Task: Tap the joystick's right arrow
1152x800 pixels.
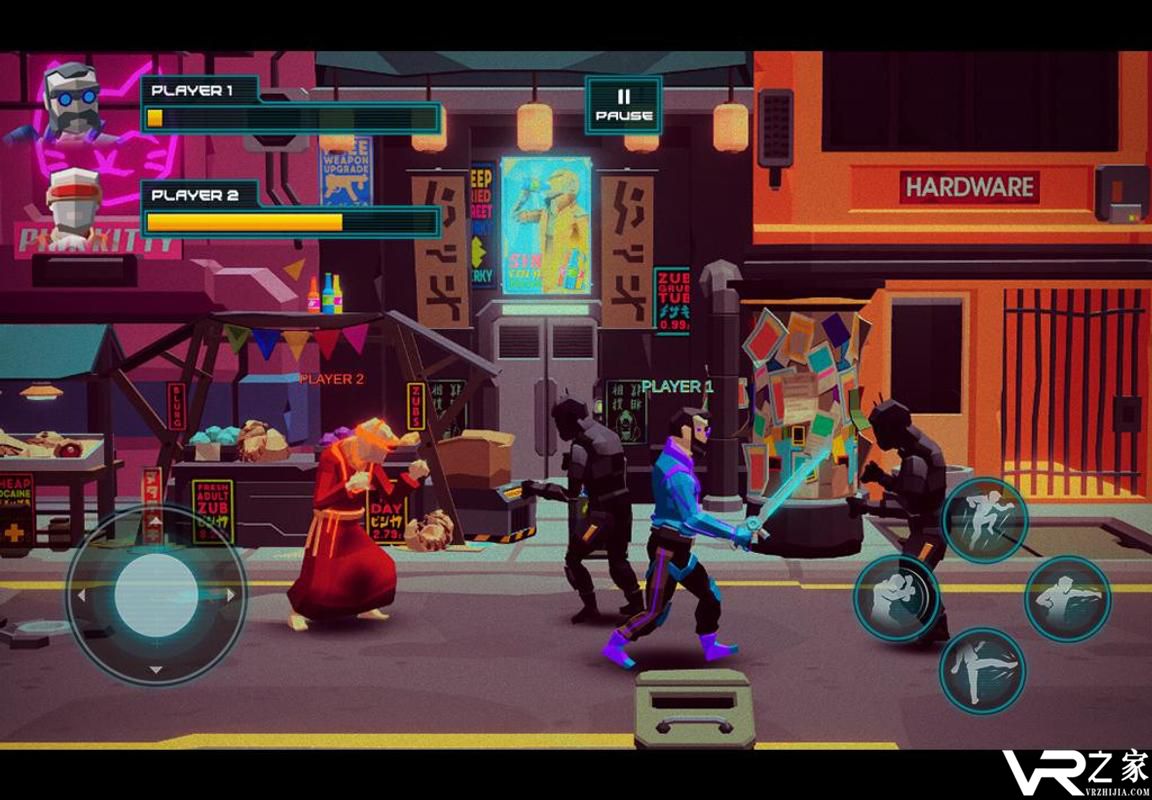Action: click(232, 595)
